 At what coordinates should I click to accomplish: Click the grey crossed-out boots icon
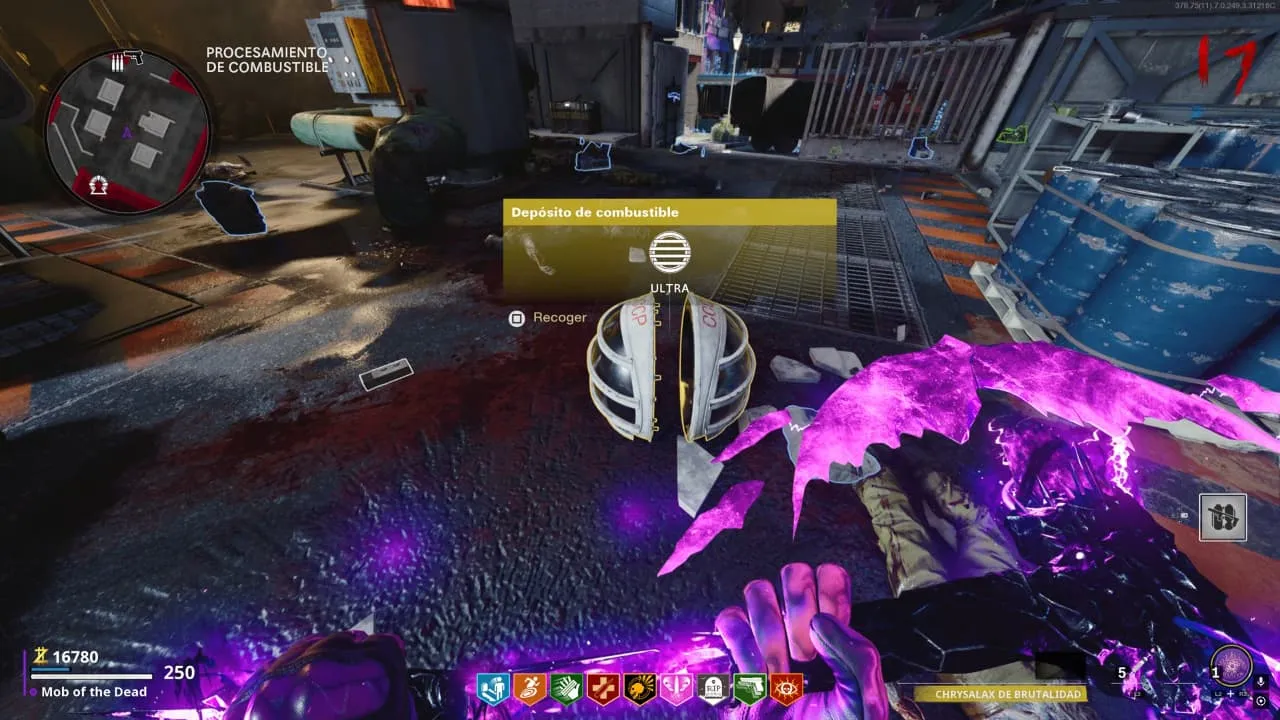click(1223, 517)
